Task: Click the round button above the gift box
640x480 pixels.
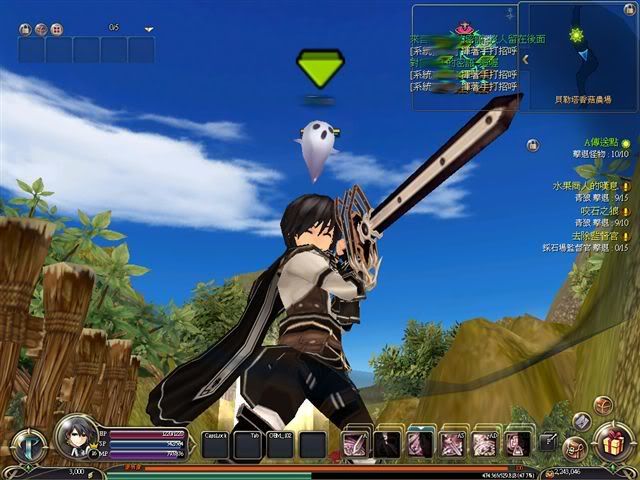Action: tap(604, 404)
